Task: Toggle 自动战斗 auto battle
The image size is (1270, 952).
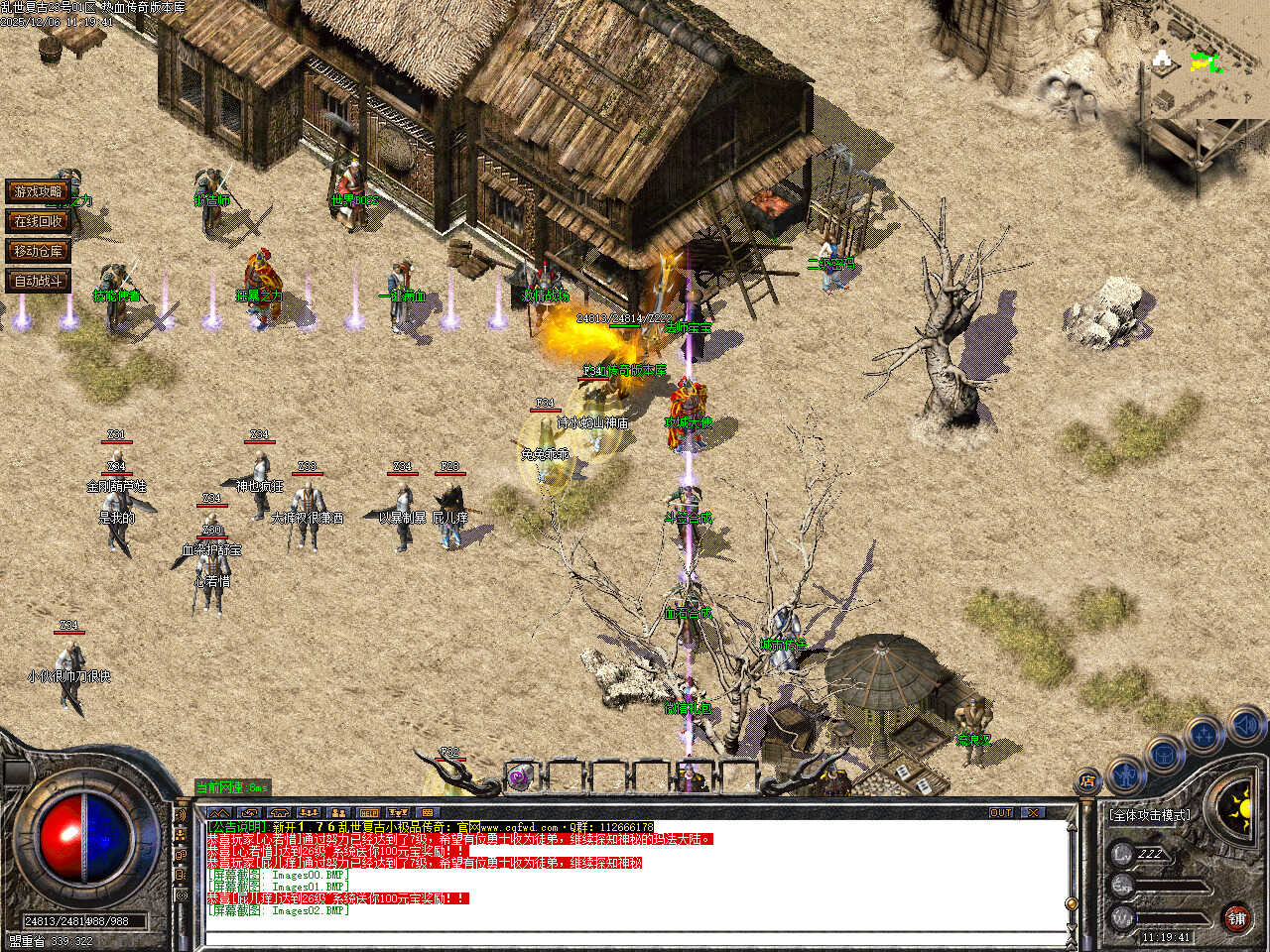Action: [39, 281]
